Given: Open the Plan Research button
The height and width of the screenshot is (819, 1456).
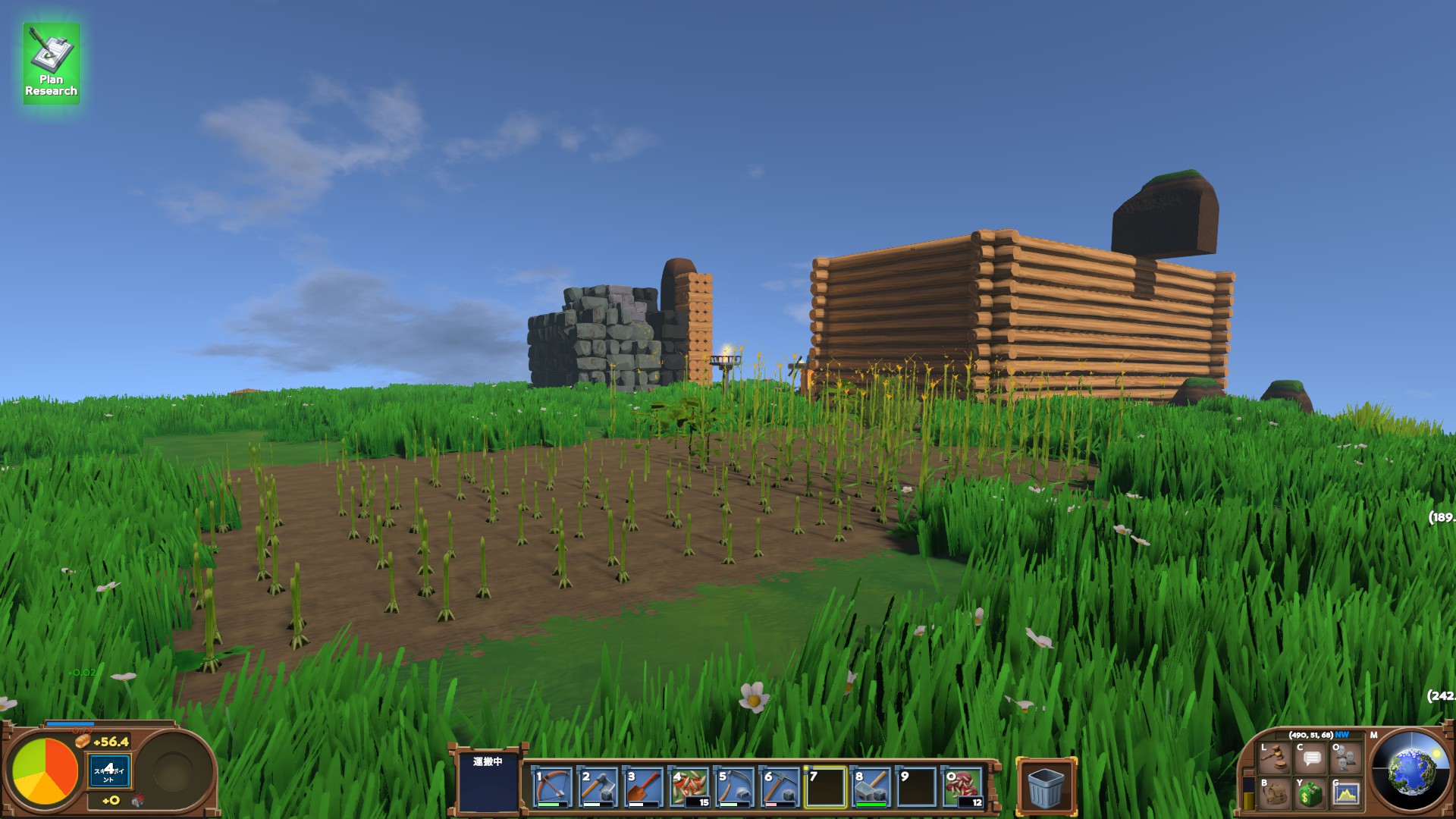Looking at the screenshot, I should (x=51, y=64).
